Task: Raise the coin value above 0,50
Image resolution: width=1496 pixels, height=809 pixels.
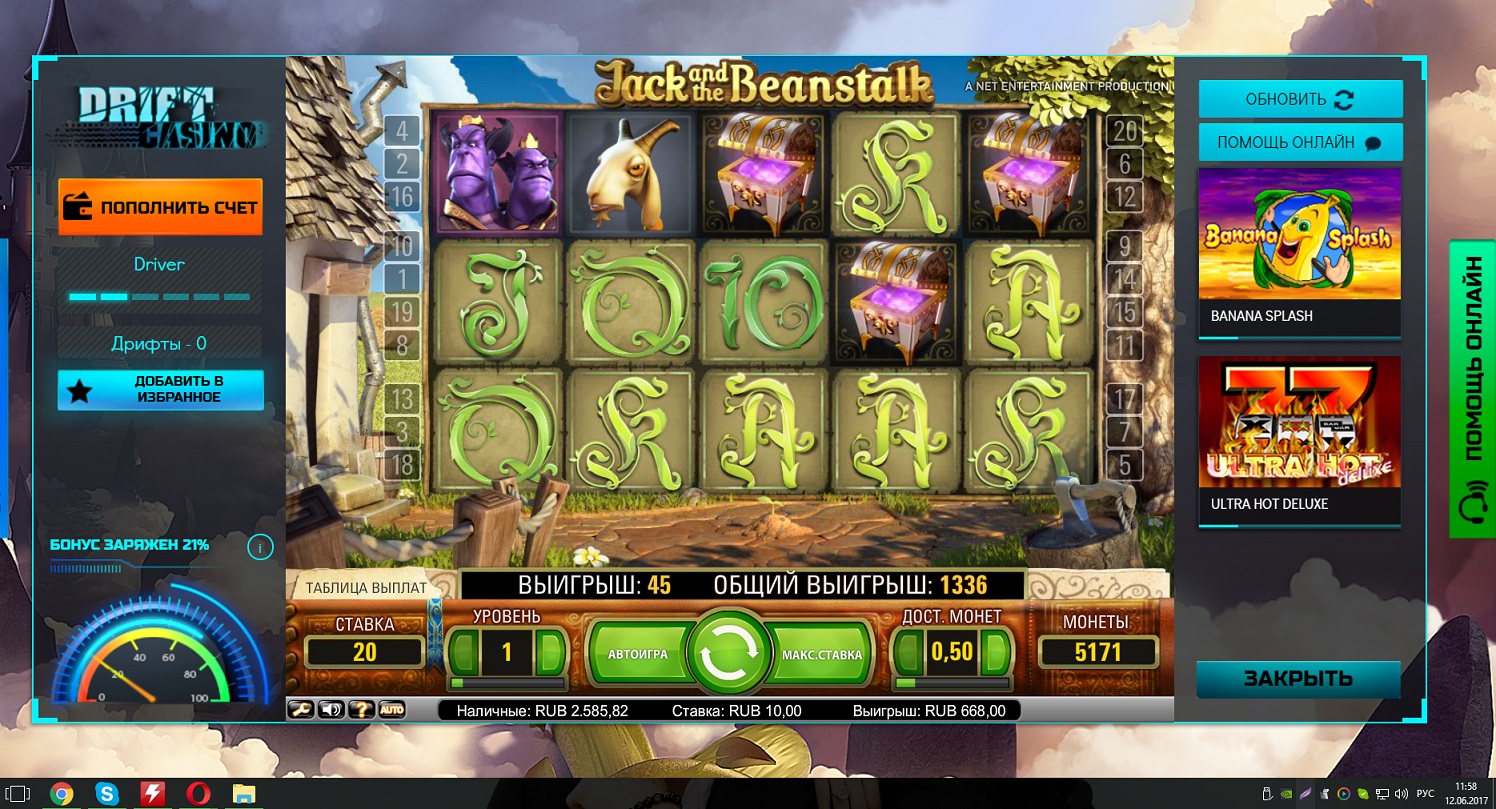Action: click(994, 652)
